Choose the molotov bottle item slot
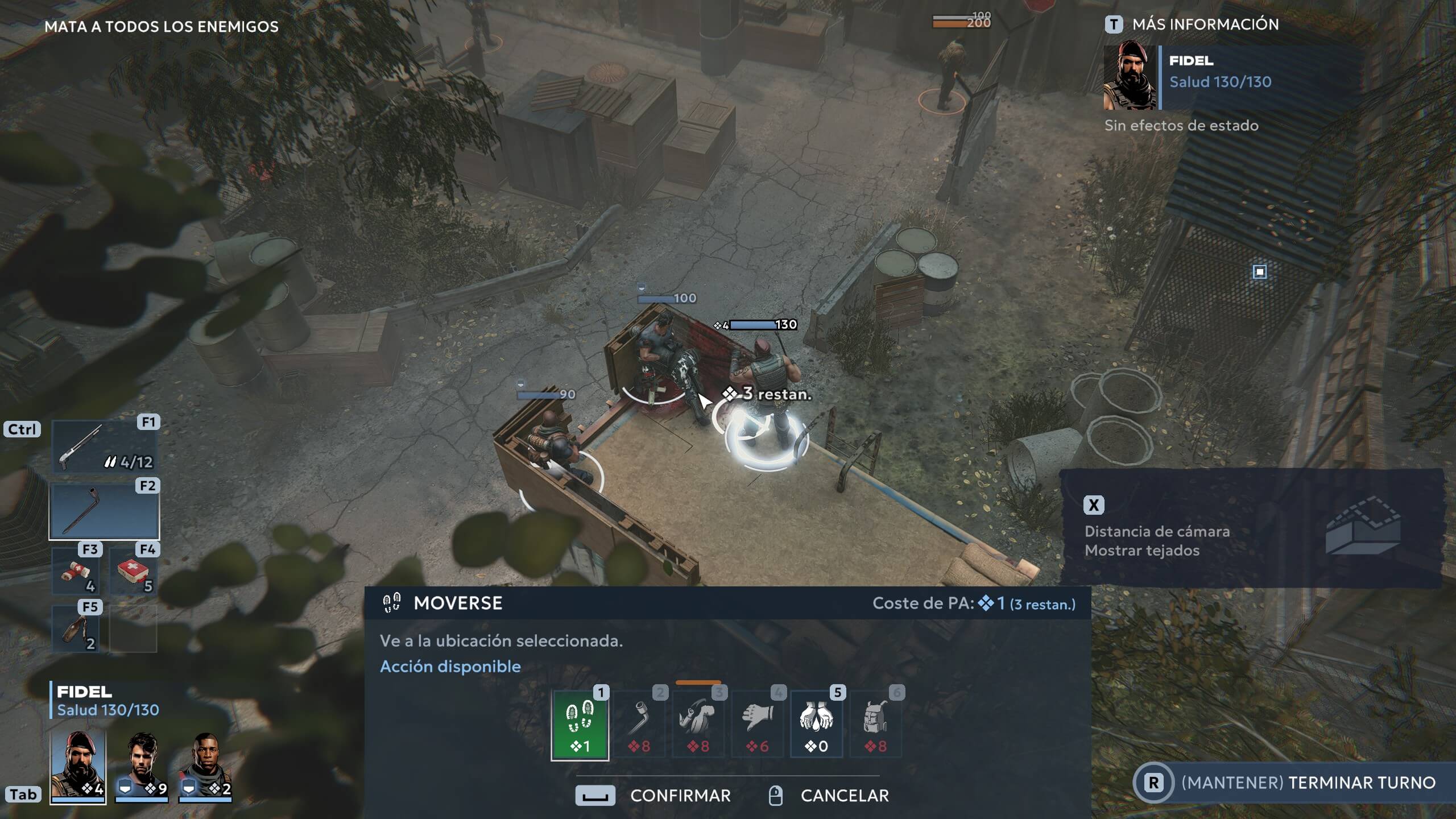The height and width of the screenshot is (819, 1456). point(76,629)
